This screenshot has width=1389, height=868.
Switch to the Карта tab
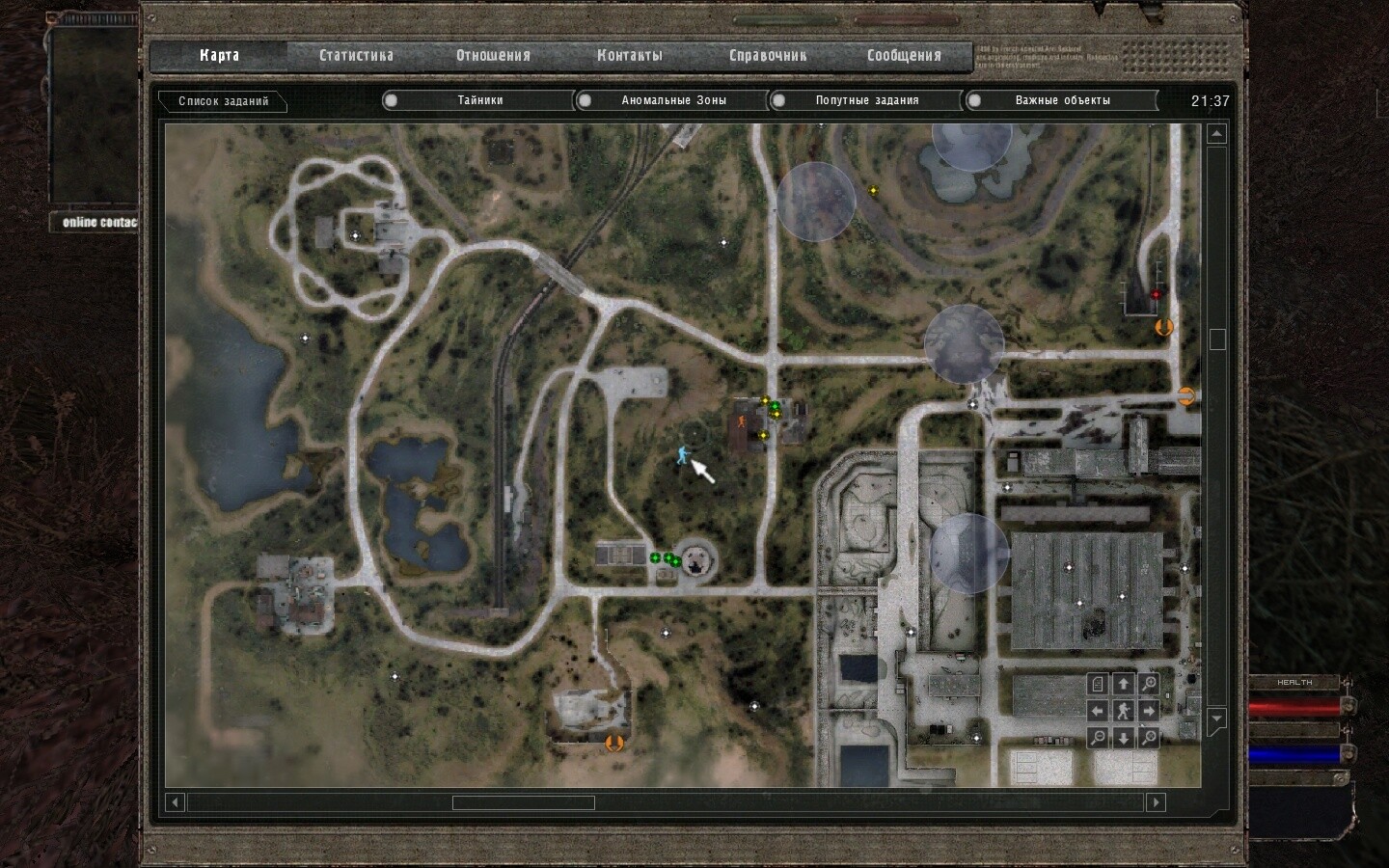click(219, 56)
